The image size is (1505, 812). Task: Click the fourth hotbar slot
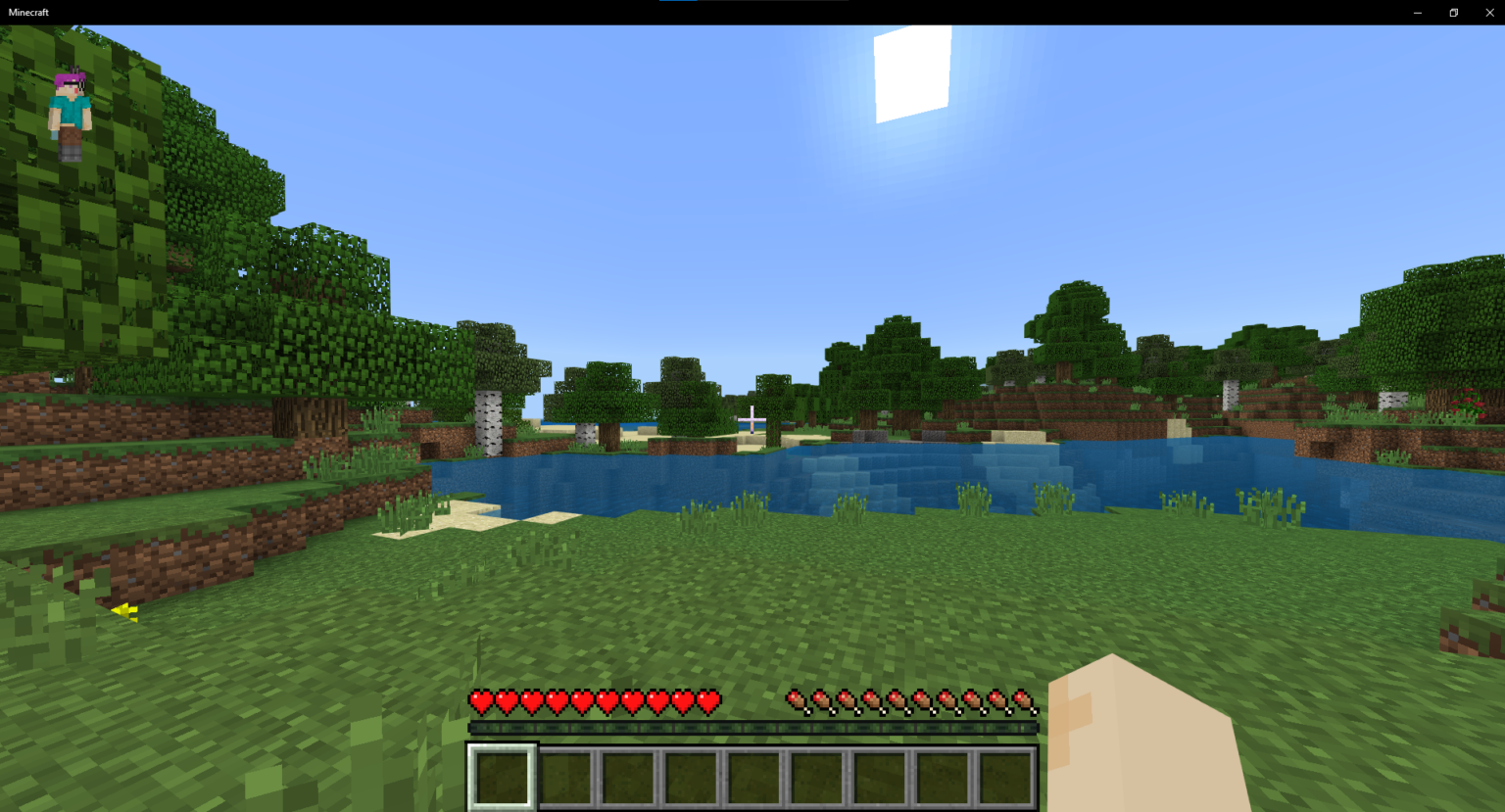(x=689, y=778)
